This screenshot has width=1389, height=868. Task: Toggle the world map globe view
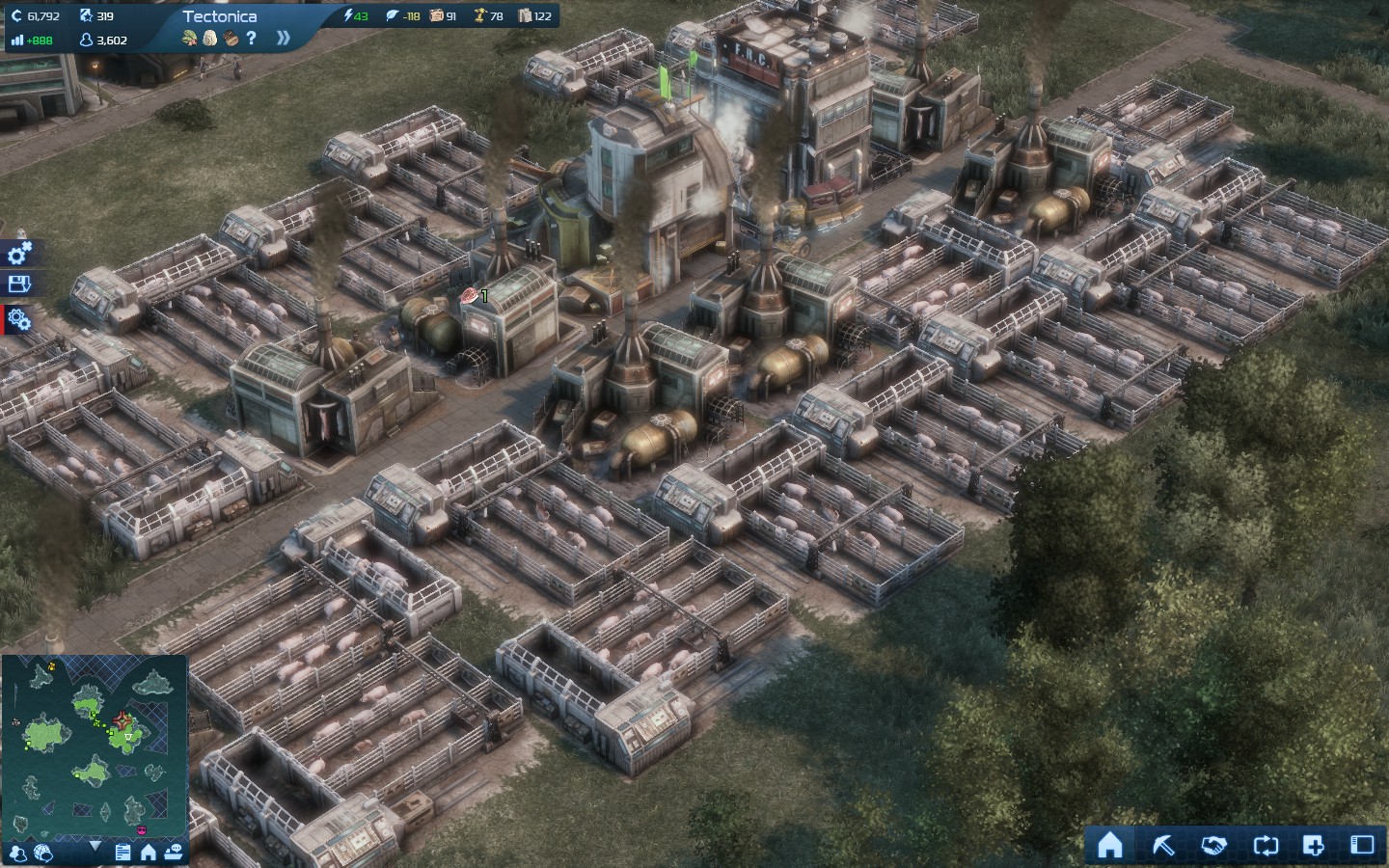[43, 853]
